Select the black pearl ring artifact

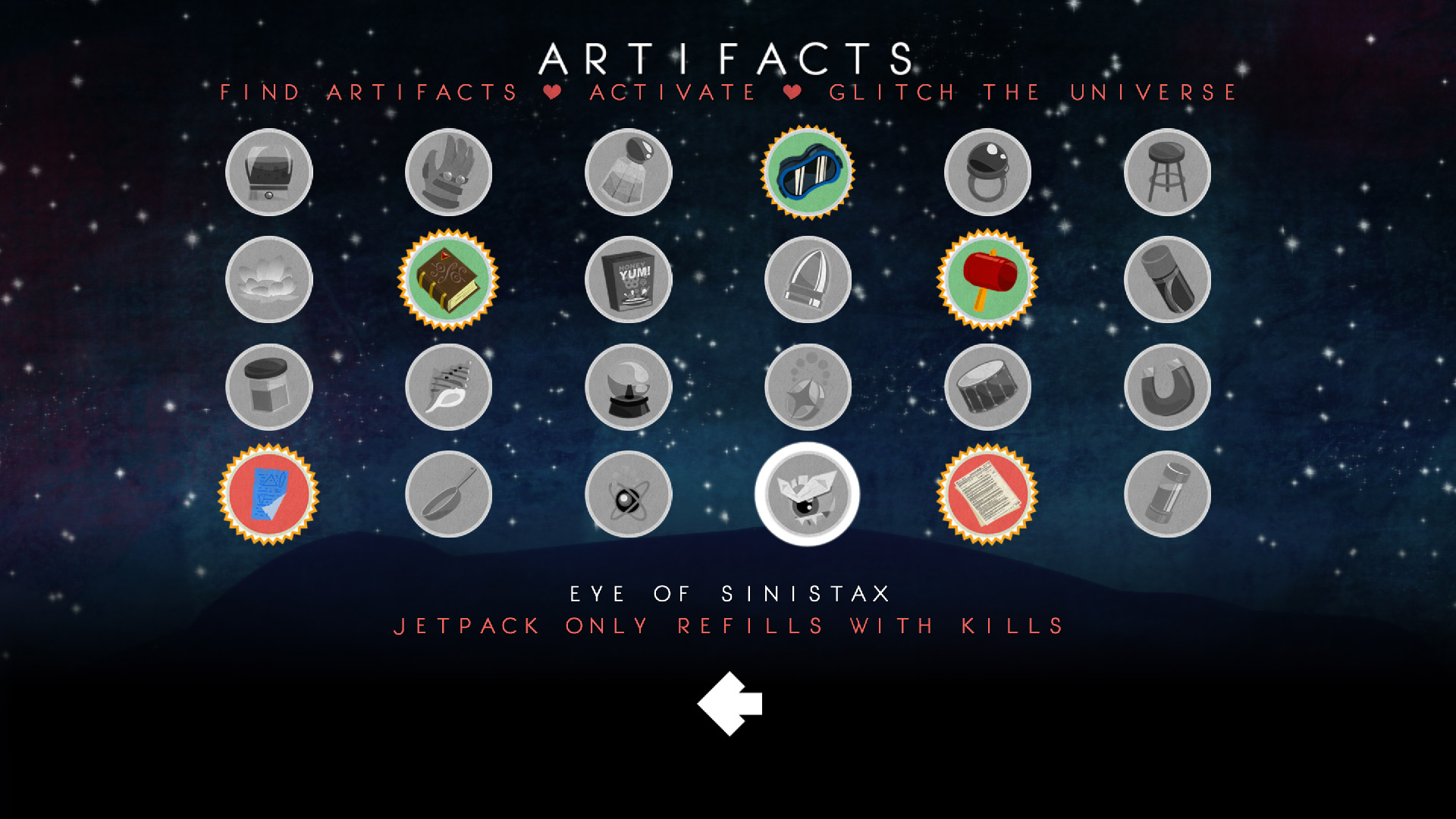click(987, 172)
